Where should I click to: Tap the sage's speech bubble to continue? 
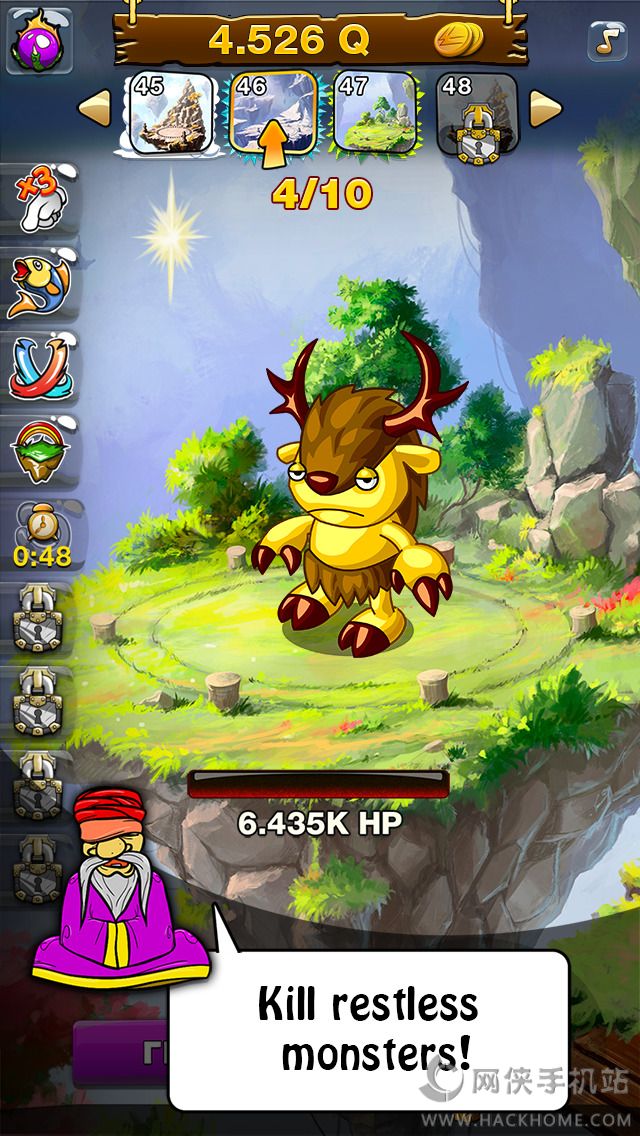[367, 1028]
